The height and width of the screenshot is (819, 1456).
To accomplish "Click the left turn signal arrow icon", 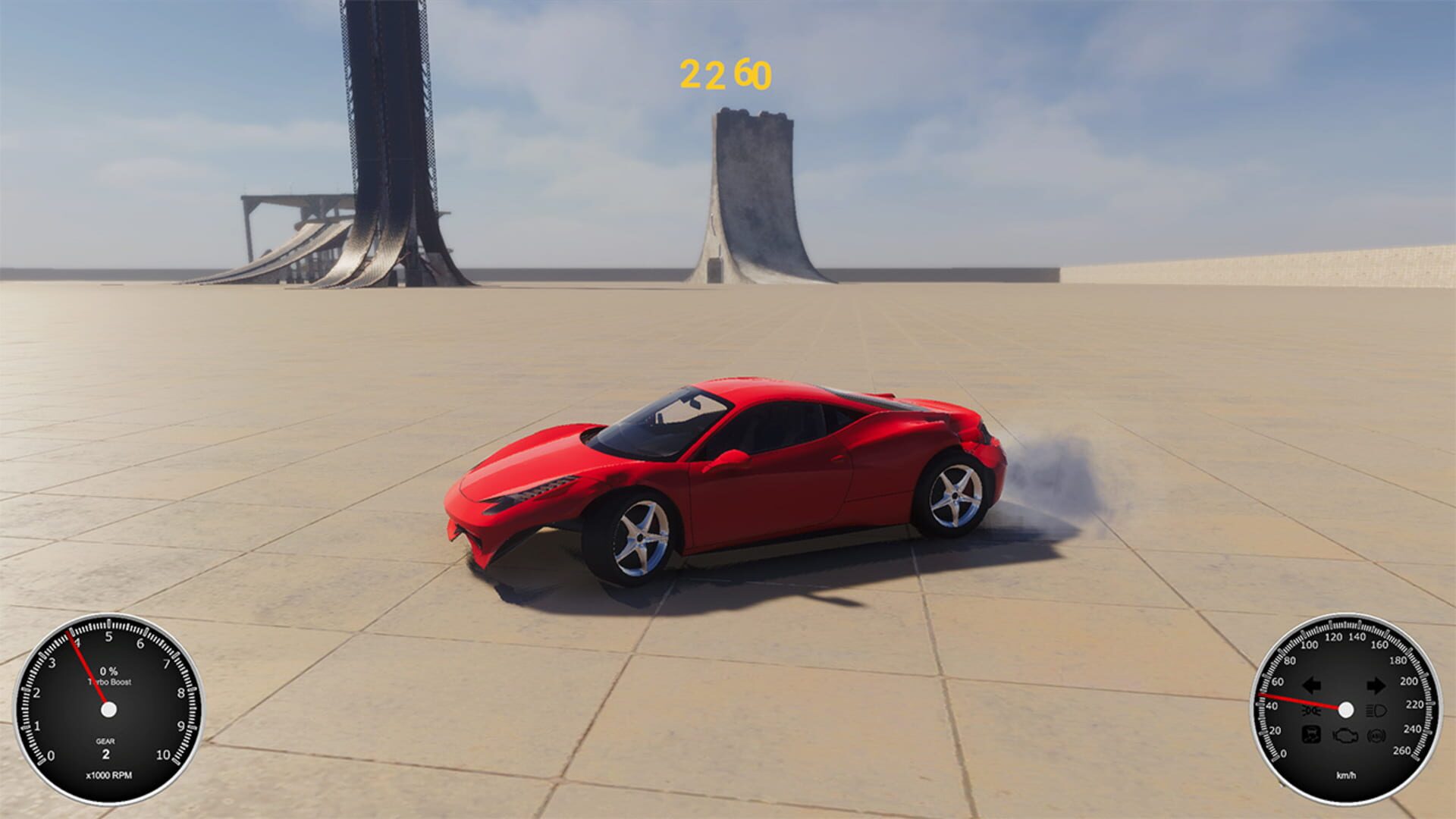I will (x=1311, y=685).
